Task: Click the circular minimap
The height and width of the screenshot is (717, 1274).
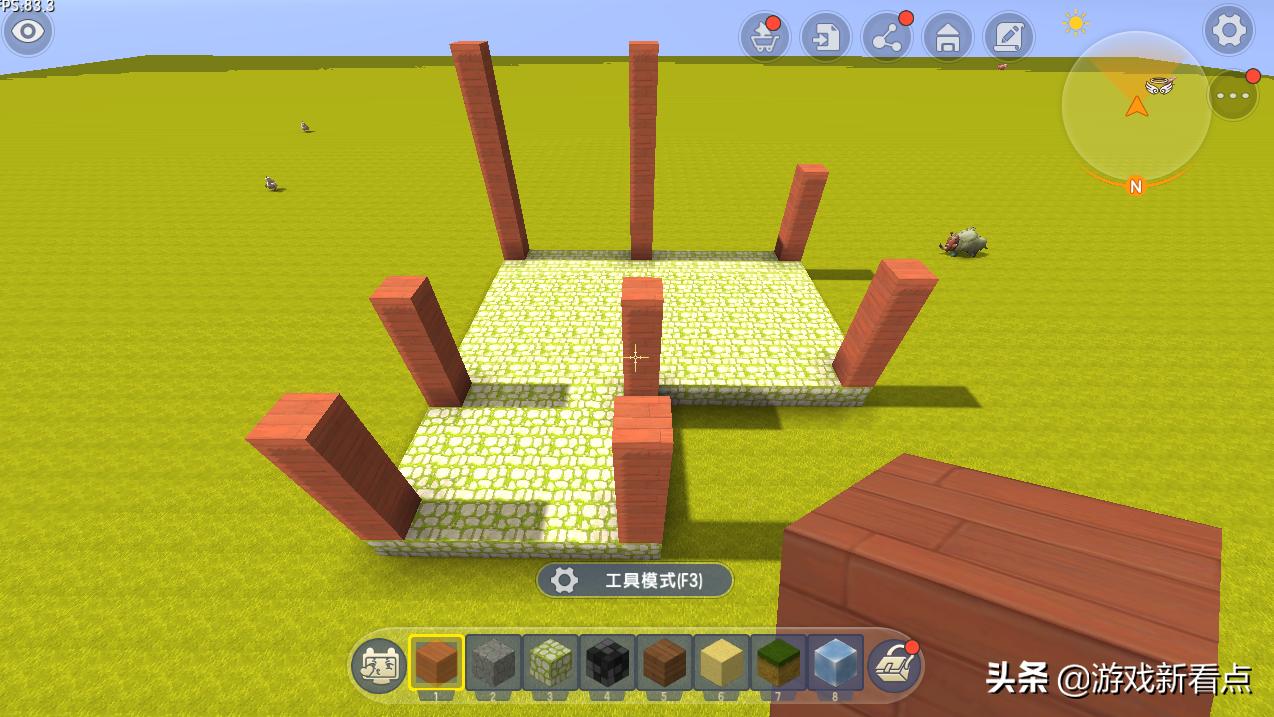Action: pyautogui.click(x=1135, y=106)
